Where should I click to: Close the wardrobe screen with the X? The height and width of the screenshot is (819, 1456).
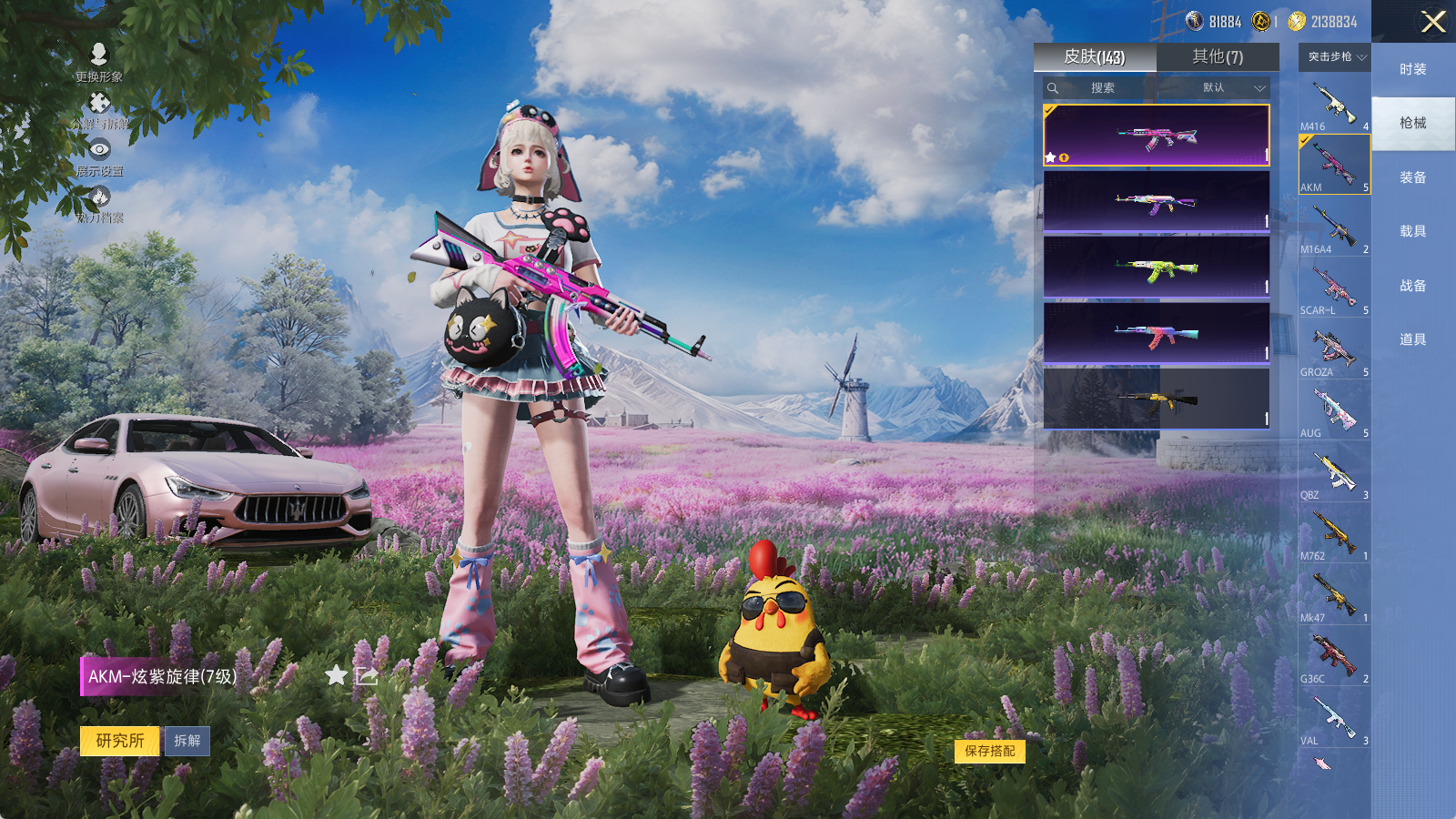1433,22
